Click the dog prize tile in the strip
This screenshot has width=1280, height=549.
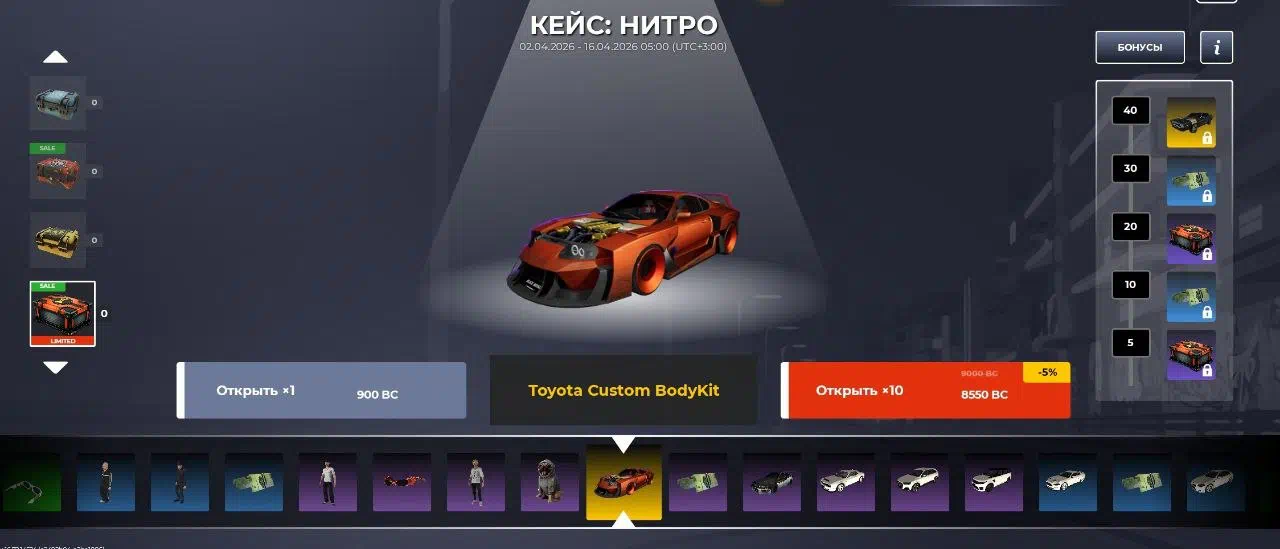(550, 482)
